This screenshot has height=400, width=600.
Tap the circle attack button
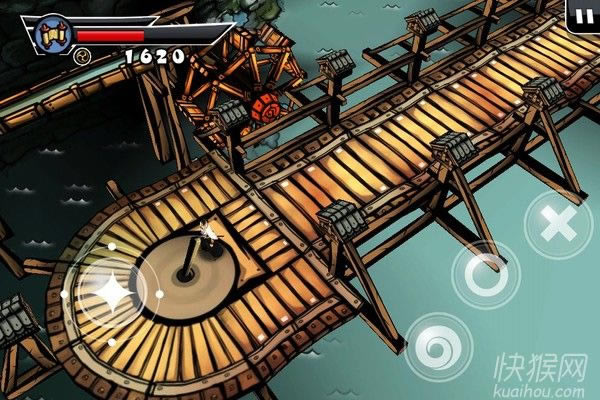pyautogui.click(x=485, y=274)
